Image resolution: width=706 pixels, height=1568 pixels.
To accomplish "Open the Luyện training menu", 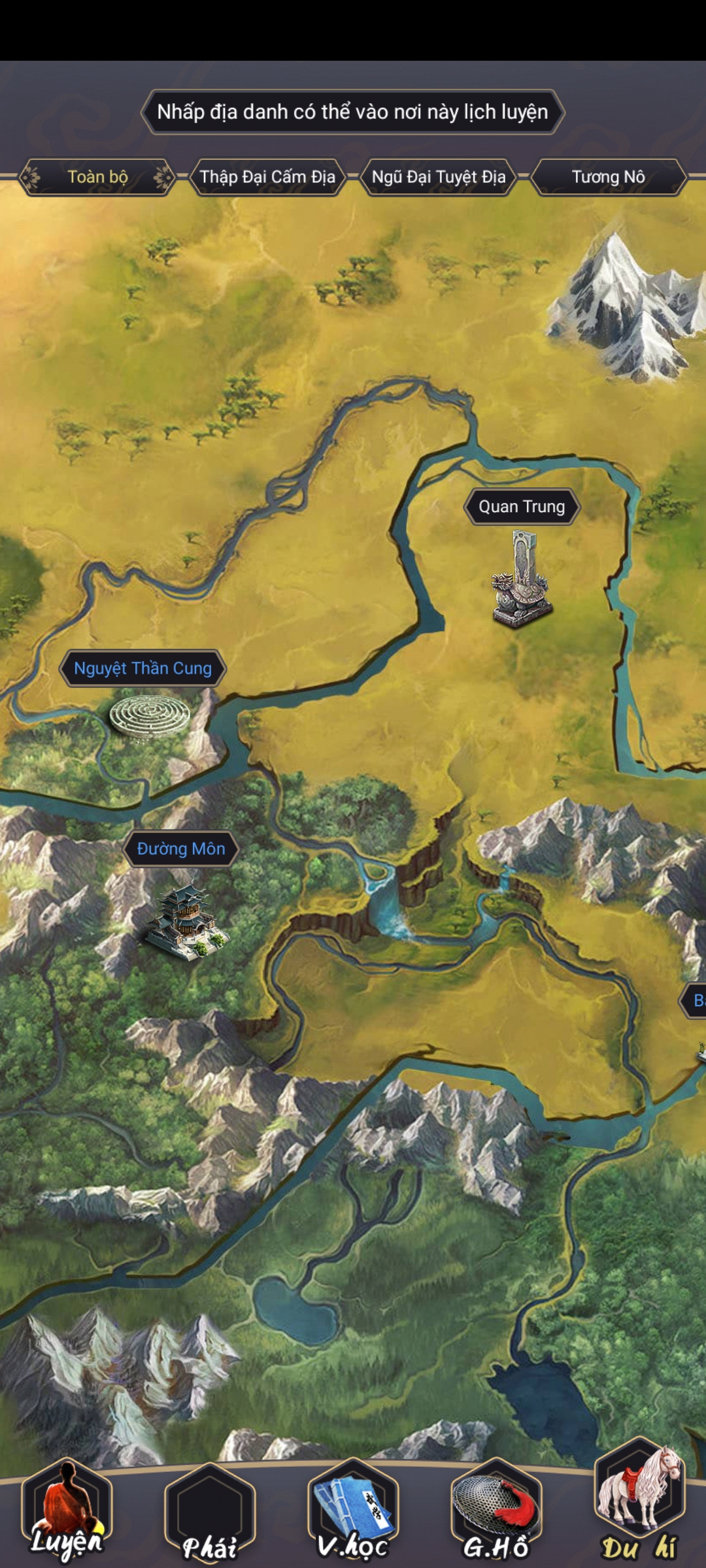I will tap(67, 1511).
